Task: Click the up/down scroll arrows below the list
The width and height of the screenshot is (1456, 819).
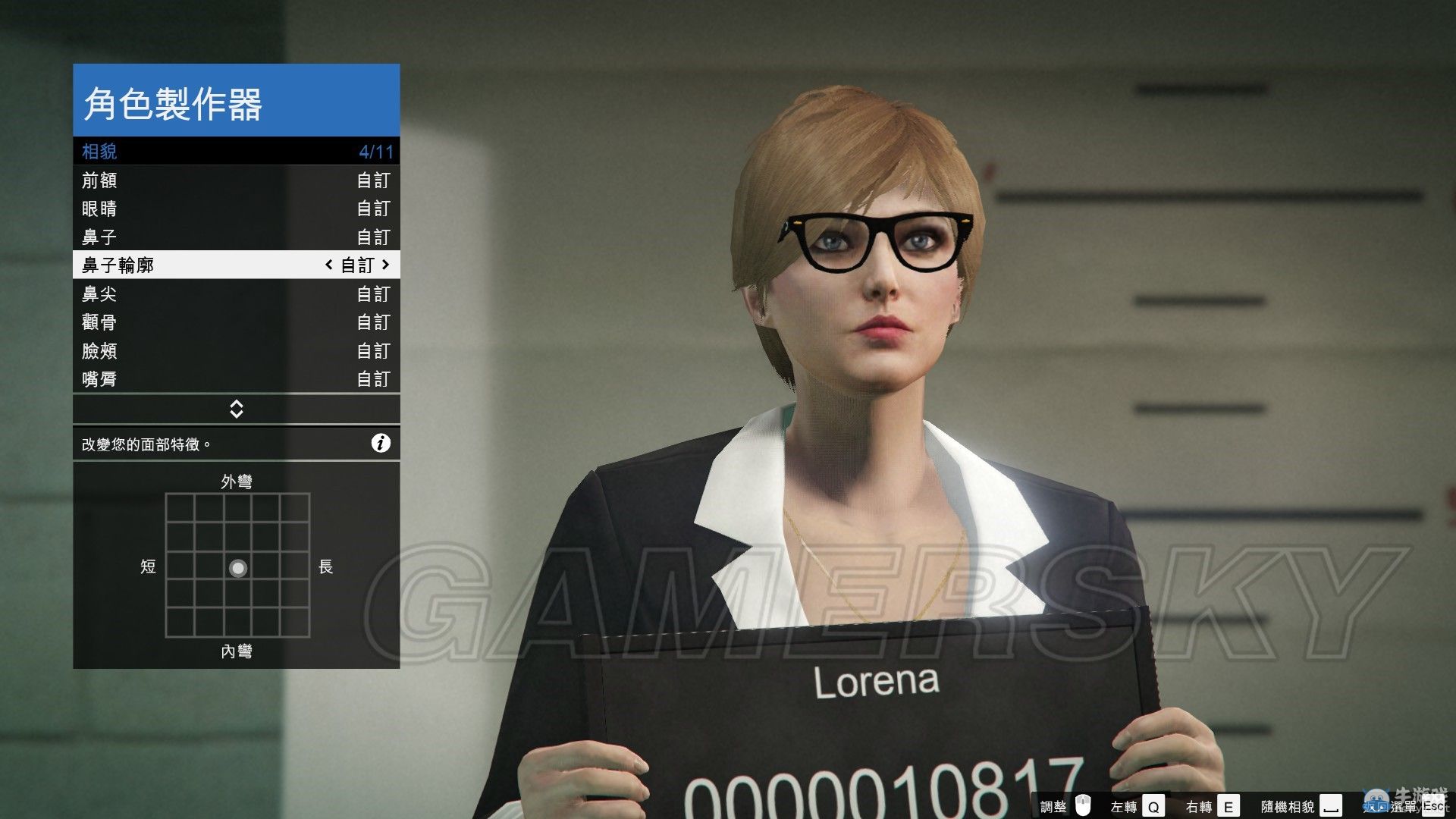Action: (236, 409)
